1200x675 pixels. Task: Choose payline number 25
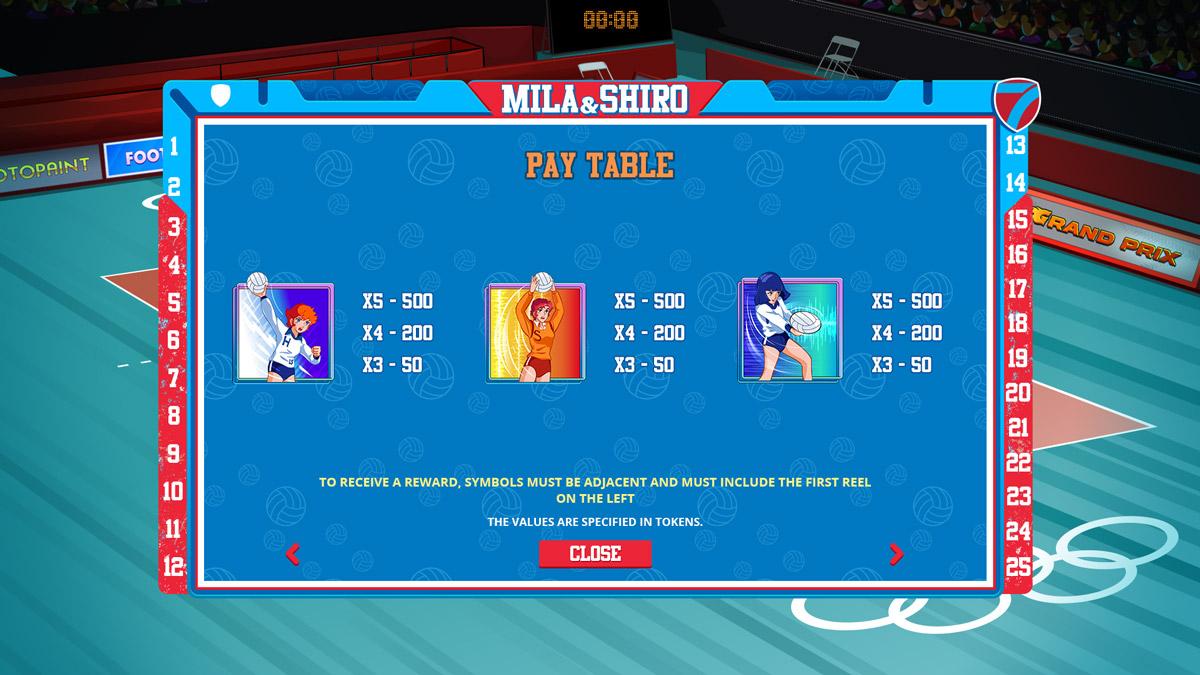point(1018,565)
